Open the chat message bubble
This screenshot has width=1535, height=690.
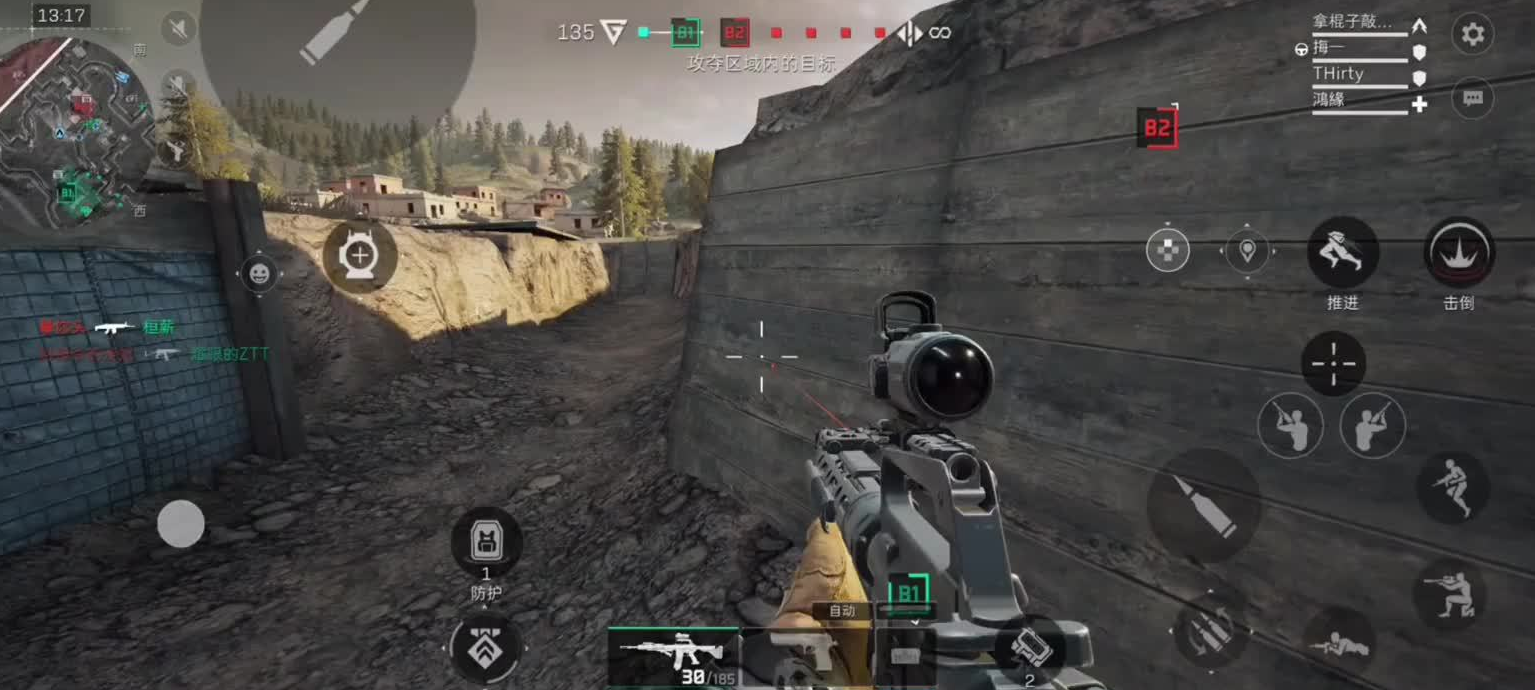click(x=1472, y=98)
